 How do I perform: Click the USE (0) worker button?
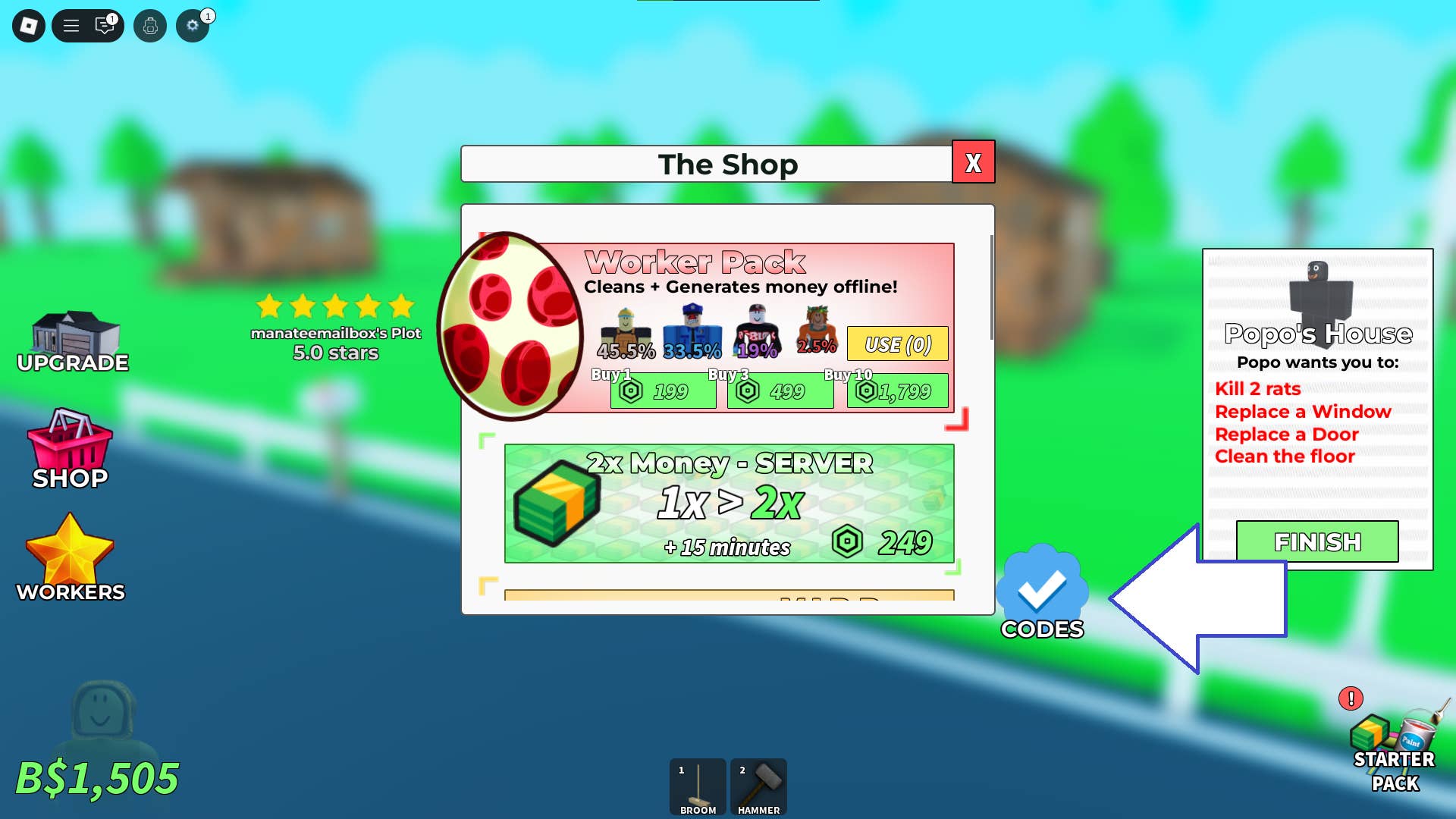coord(897,344)
